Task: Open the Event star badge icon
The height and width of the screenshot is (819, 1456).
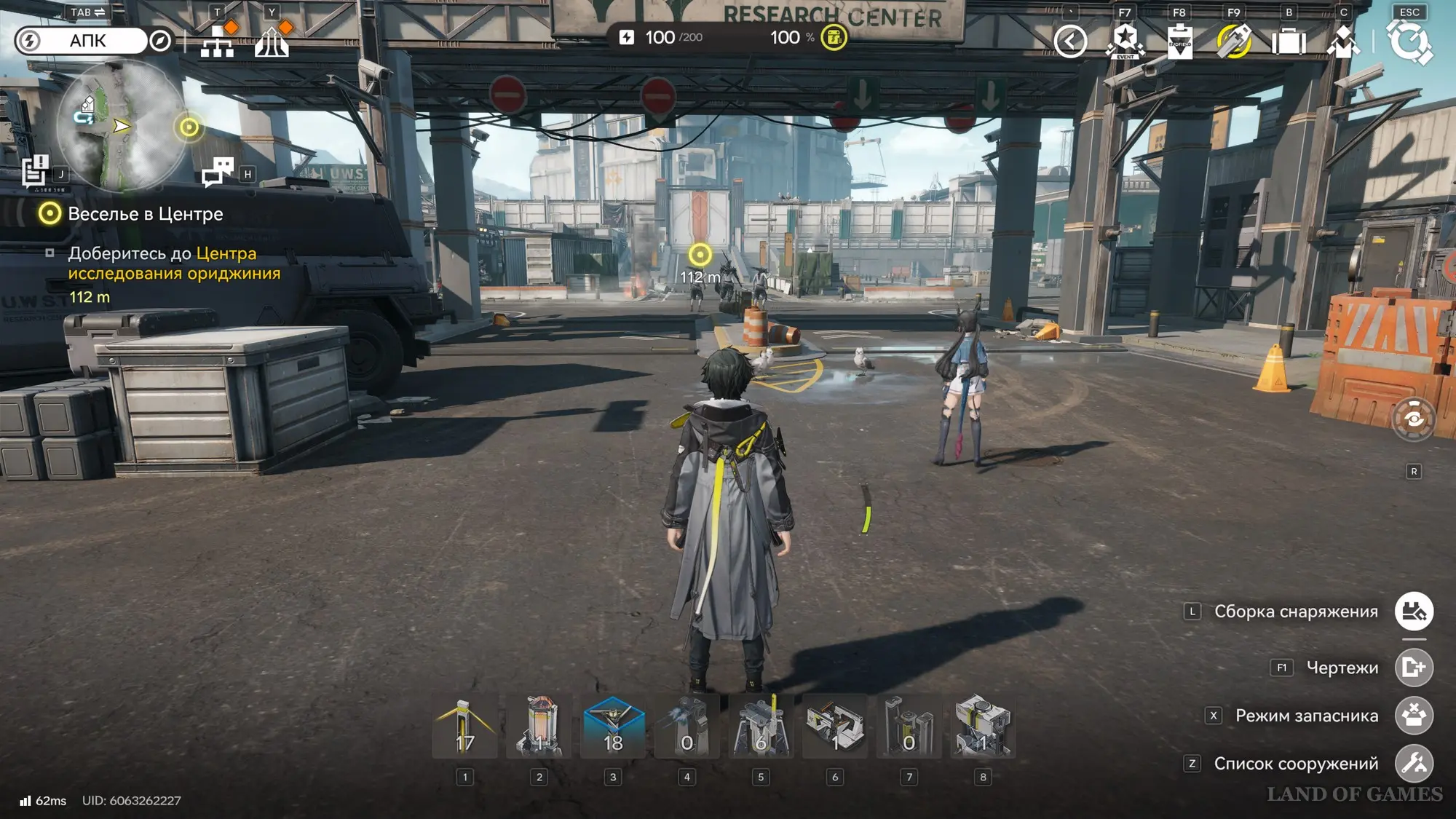Action: 1125,41
